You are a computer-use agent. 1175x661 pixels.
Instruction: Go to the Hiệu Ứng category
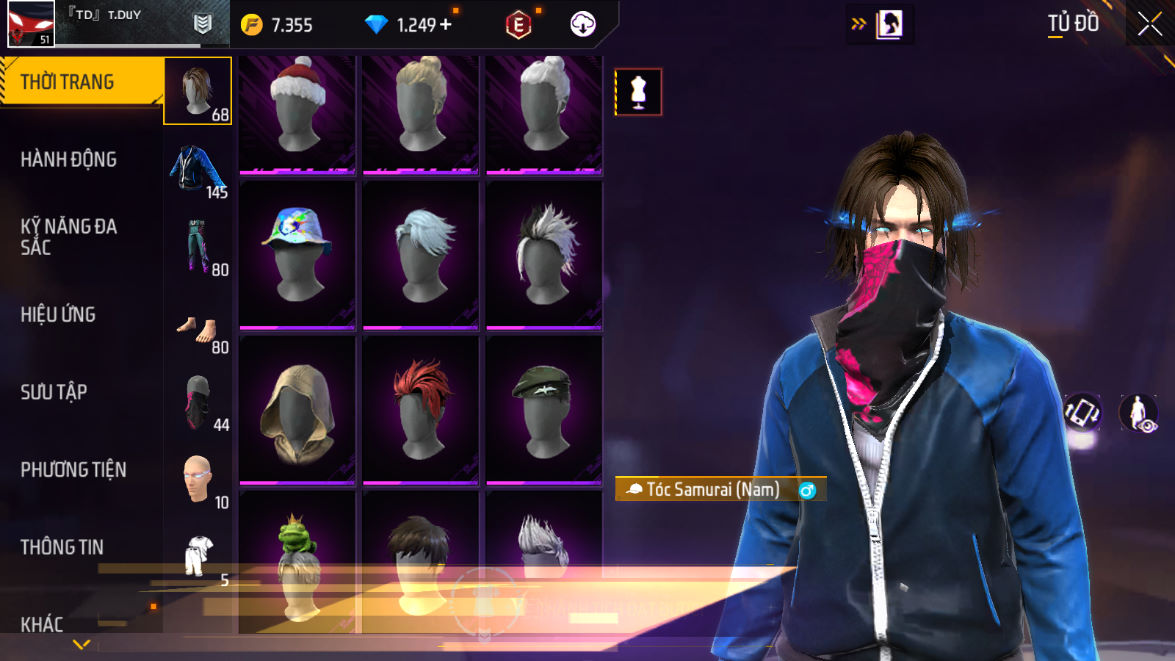pos(58,314)
